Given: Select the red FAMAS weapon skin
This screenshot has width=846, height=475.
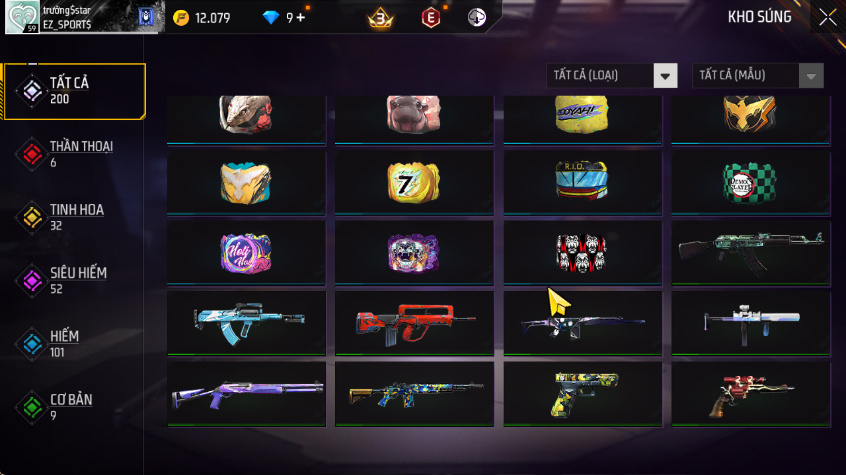Looking at the screenshot, I should click(x=413, y=322).
